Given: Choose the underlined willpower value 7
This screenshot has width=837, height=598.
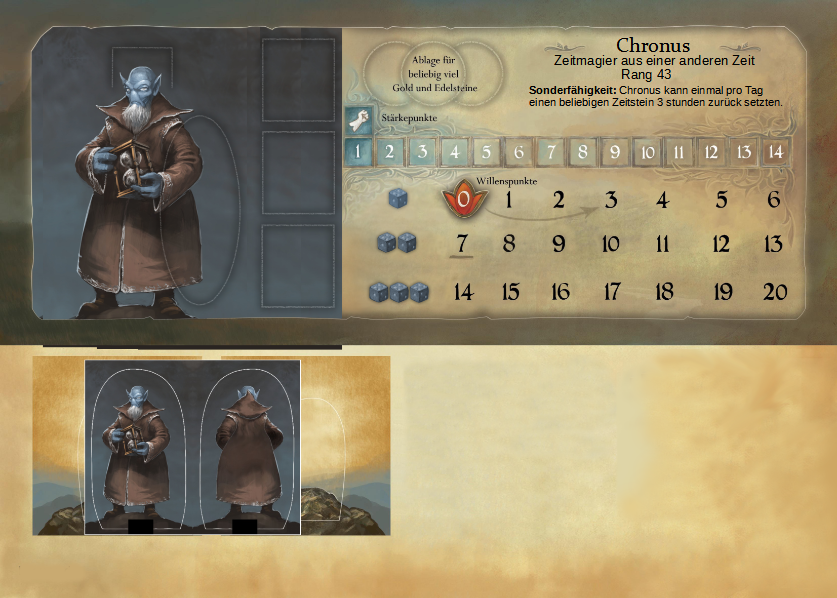Looking at the screenshot, I should point(461,244).
